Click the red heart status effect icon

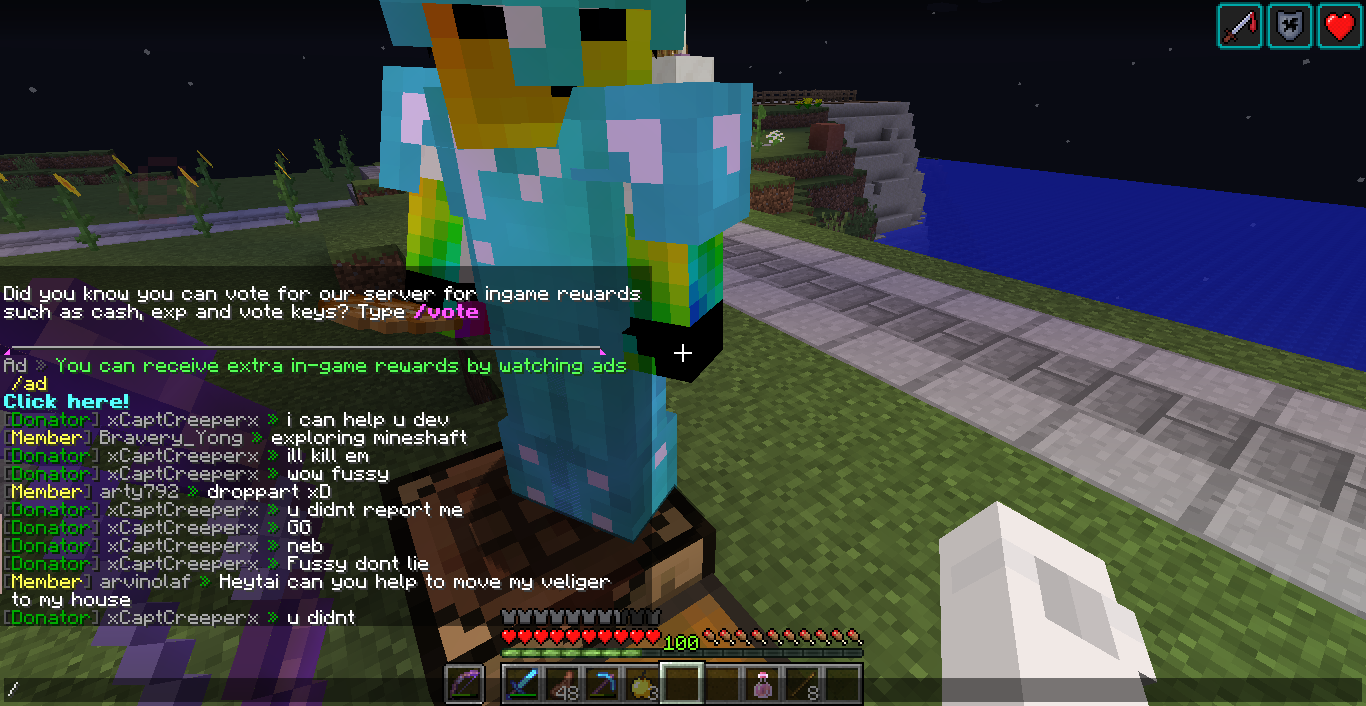point(1340,26)
